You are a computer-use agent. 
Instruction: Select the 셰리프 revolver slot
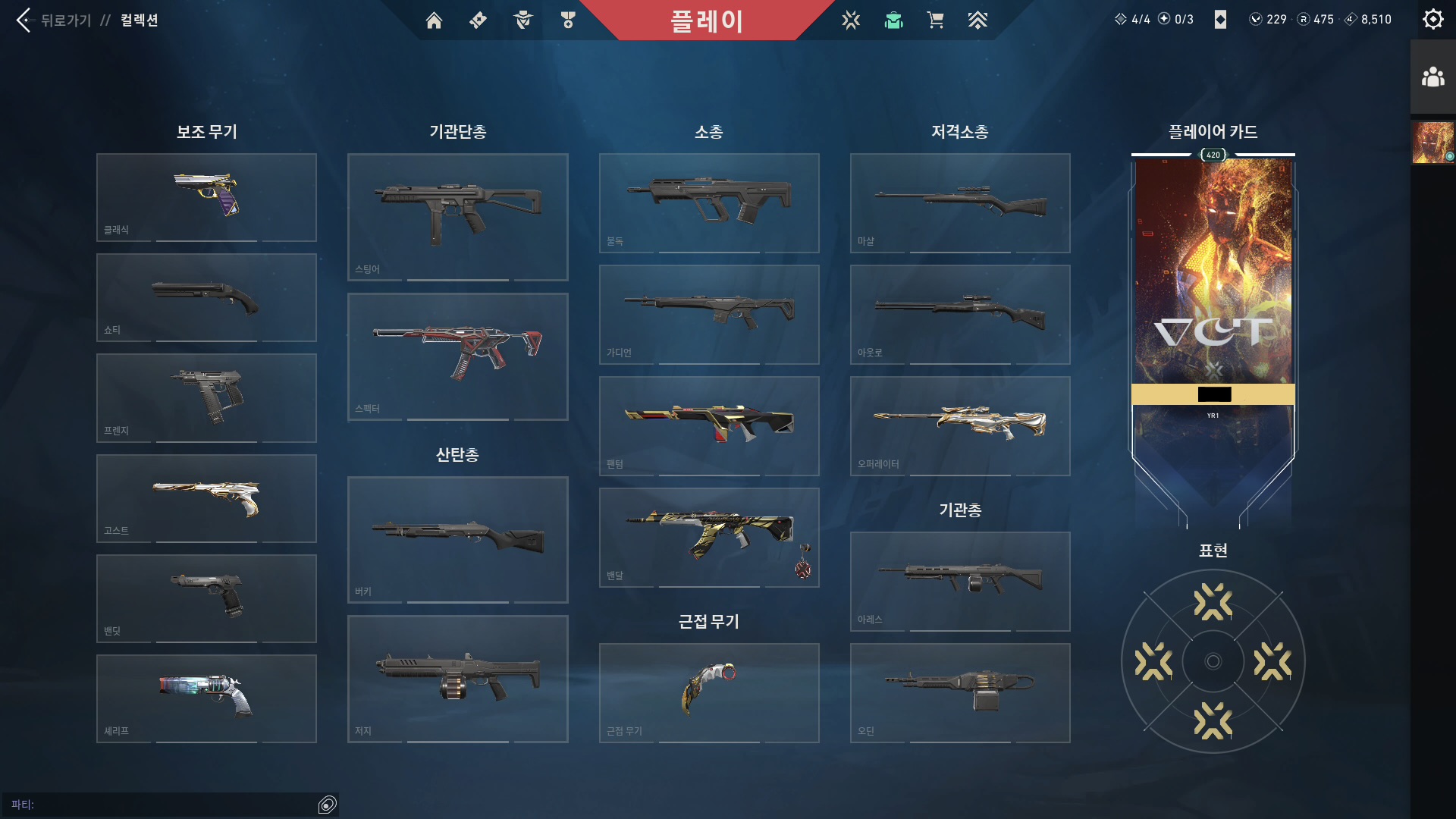click(206, 698)
